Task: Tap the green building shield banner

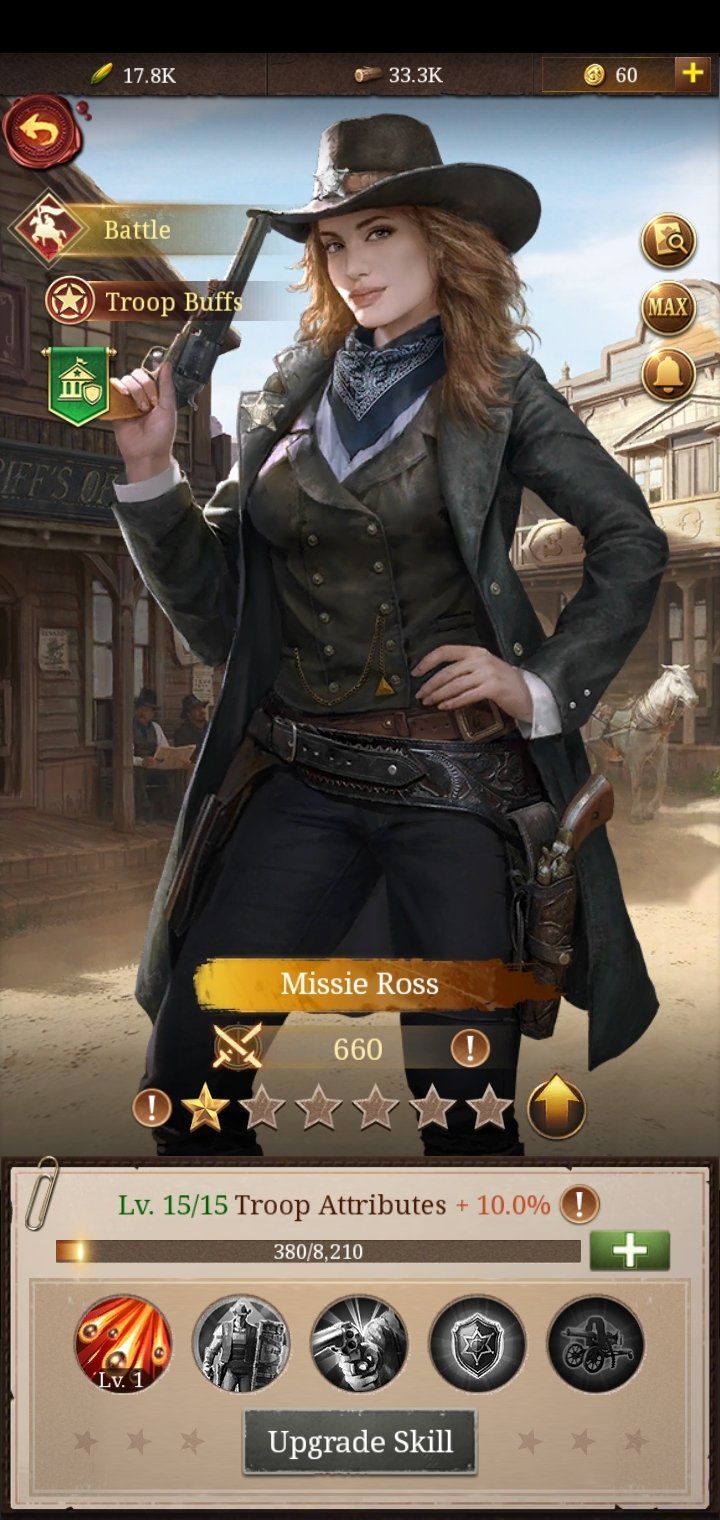Action: (79, 385)
